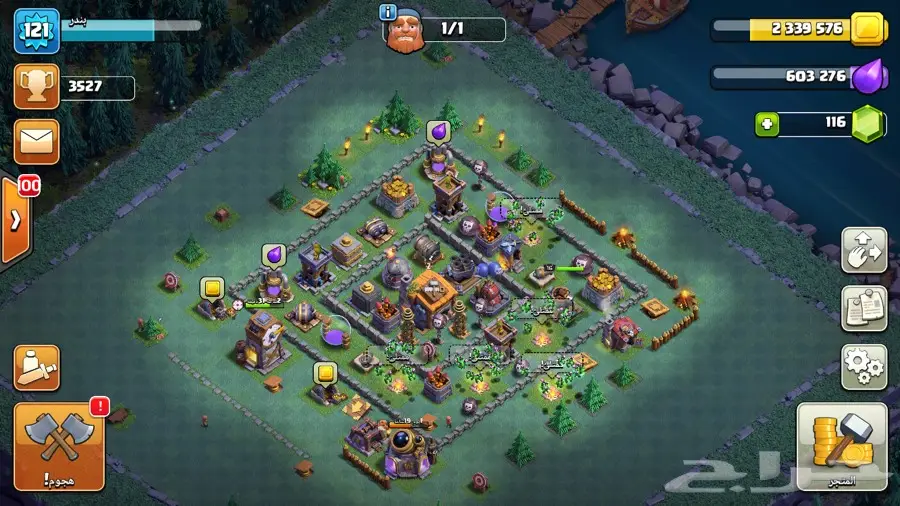Open the layout editor hand icon
The height and width of the screenshot is (506, 900).
[863, 251]
